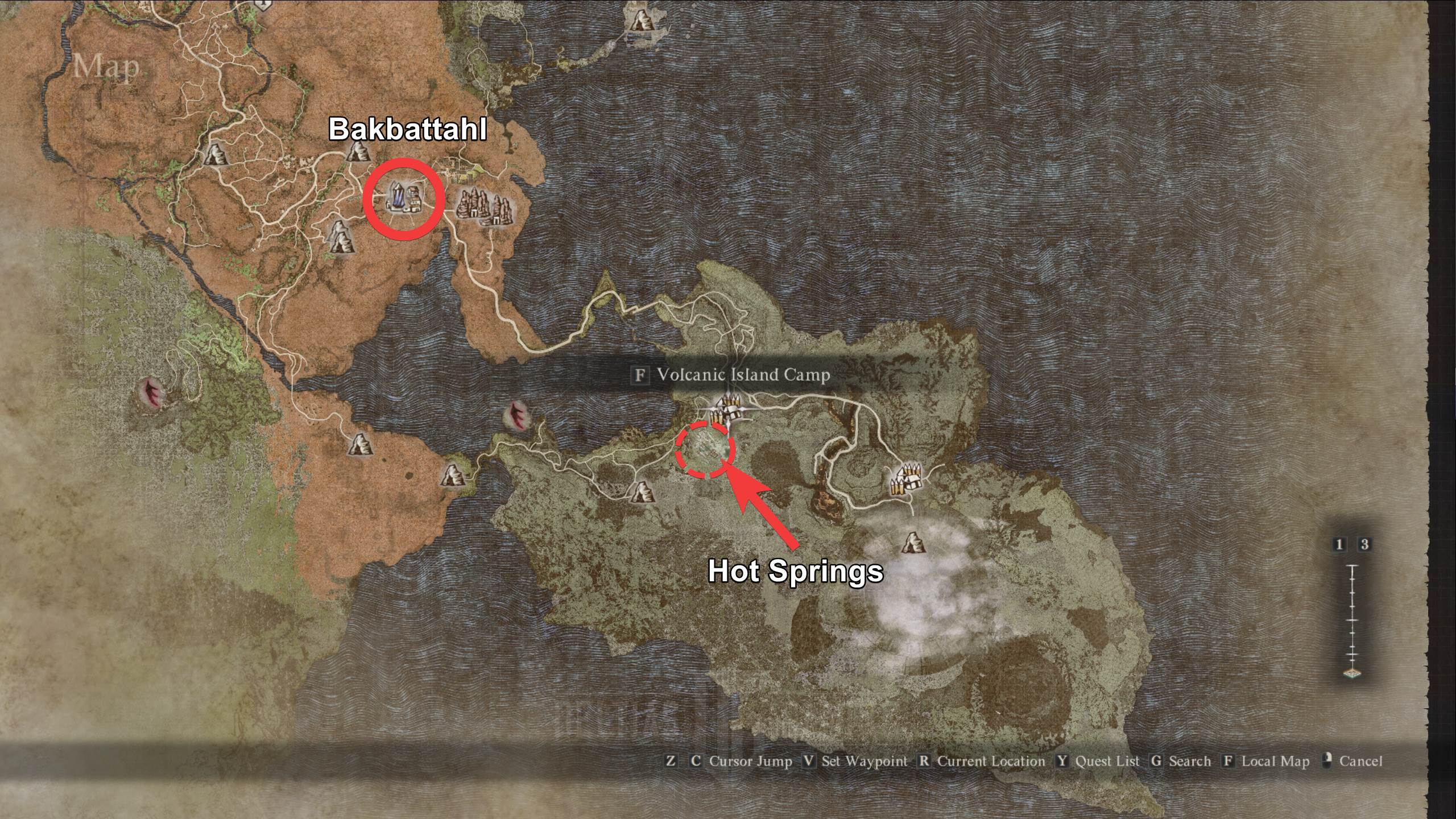Select the cave marker on the northern islet
The image size is (1456, 819).
pyautogui.click(x=643, y=19)
